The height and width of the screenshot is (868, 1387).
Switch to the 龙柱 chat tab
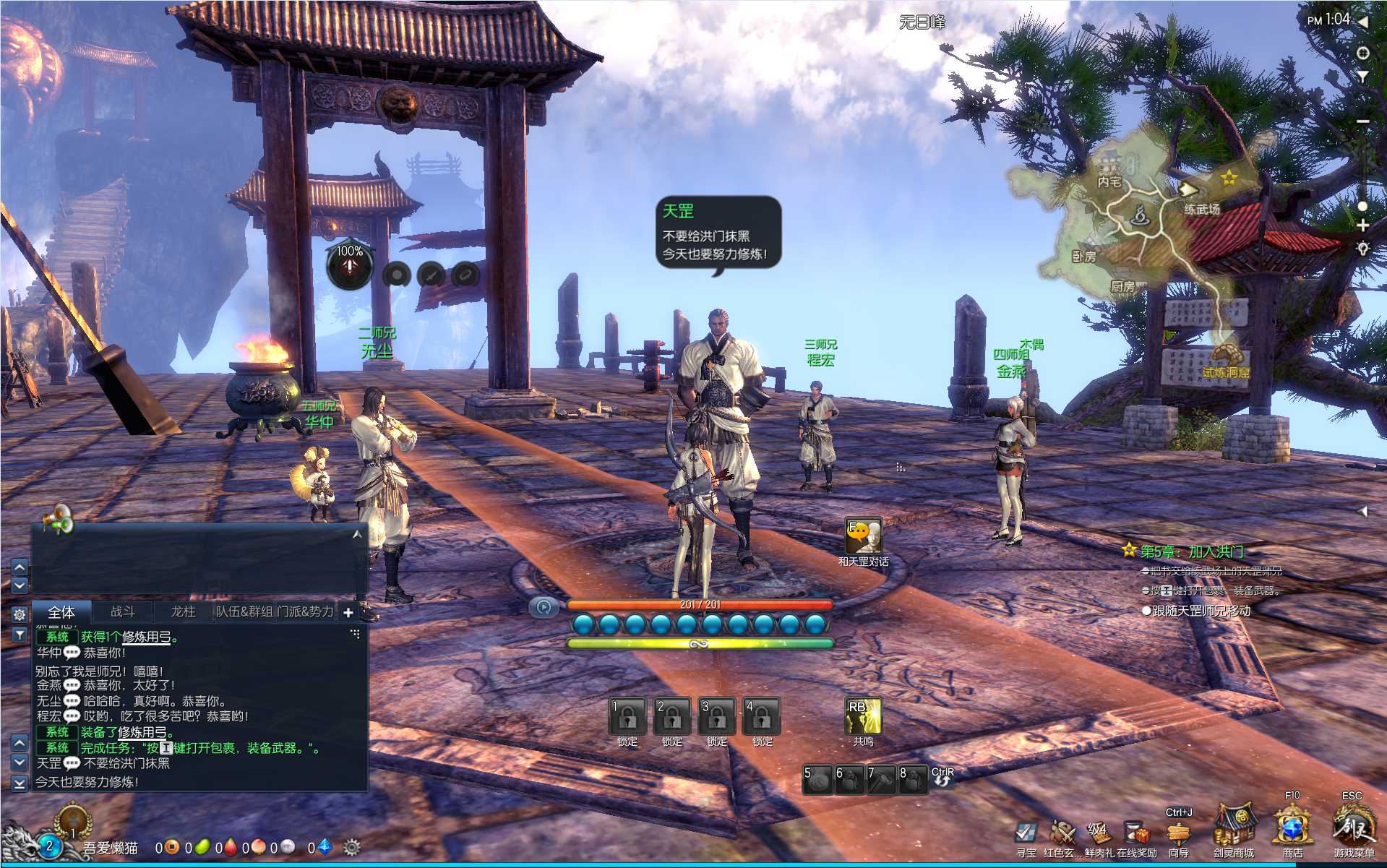pos(183,611)
